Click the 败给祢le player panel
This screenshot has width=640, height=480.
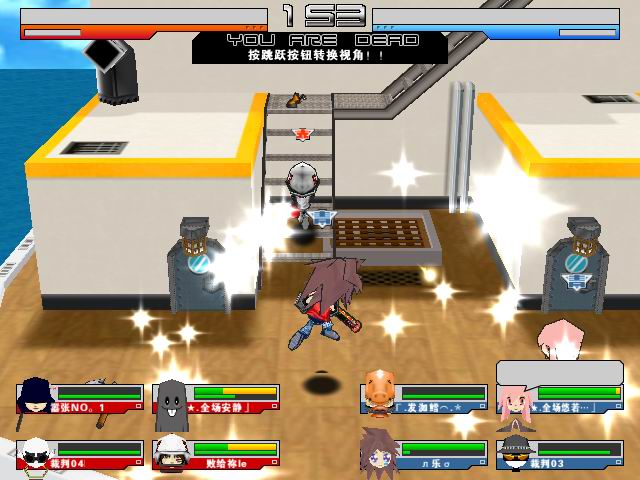pyautogui.click(x=217, y=455)
